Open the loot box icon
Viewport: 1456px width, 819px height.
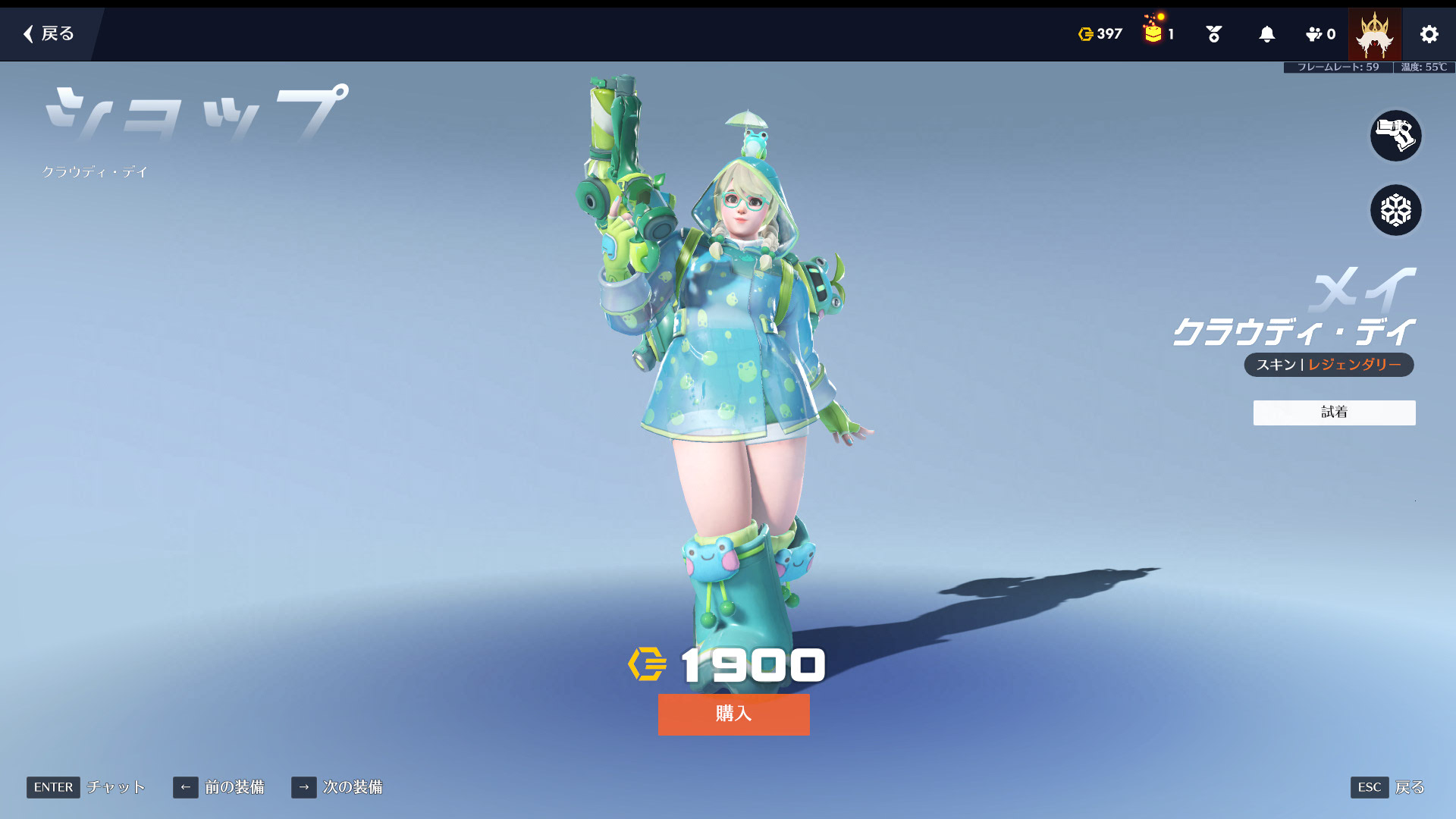[1154, 33]
